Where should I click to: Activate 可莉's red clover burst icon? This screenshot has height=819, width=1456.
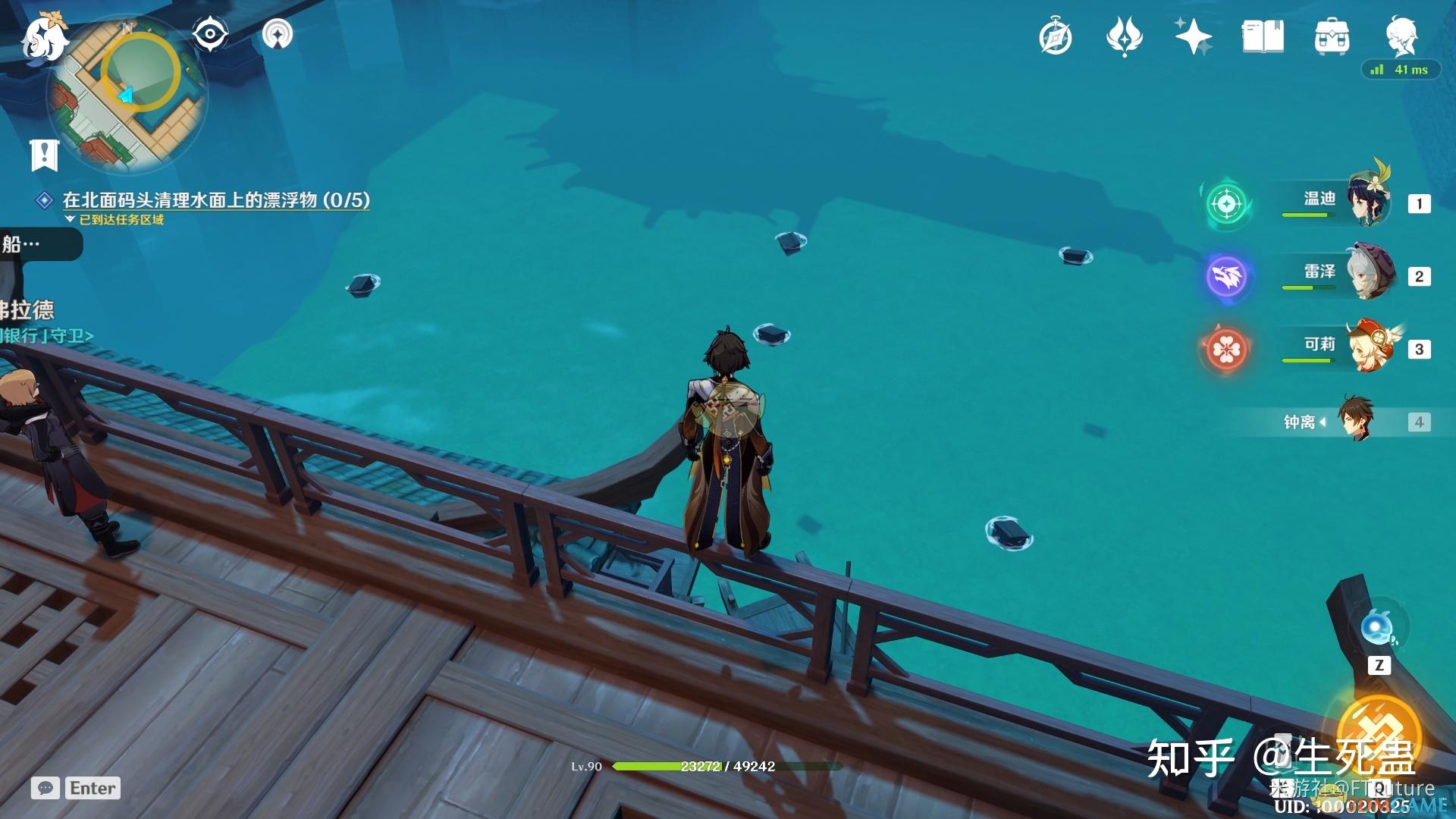1226,349
